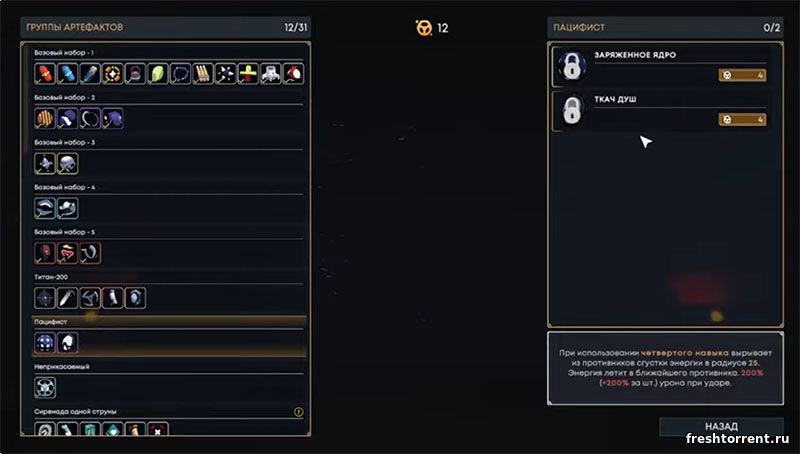Select the white helmet artifact in Пацифист
This screenshot has height=454, width=800.
click(67, 342)
